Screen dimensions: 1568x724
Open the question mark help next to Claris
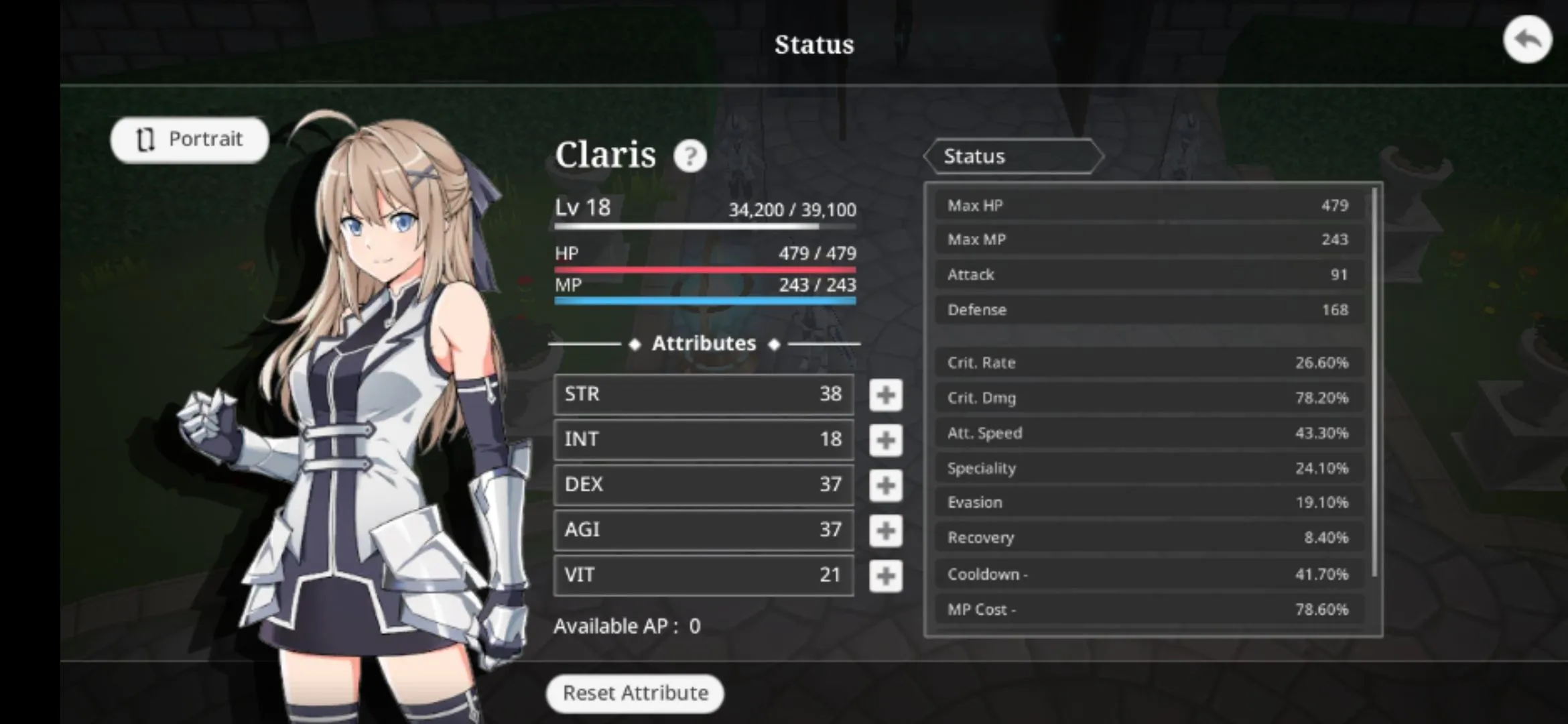pos(690,156)
